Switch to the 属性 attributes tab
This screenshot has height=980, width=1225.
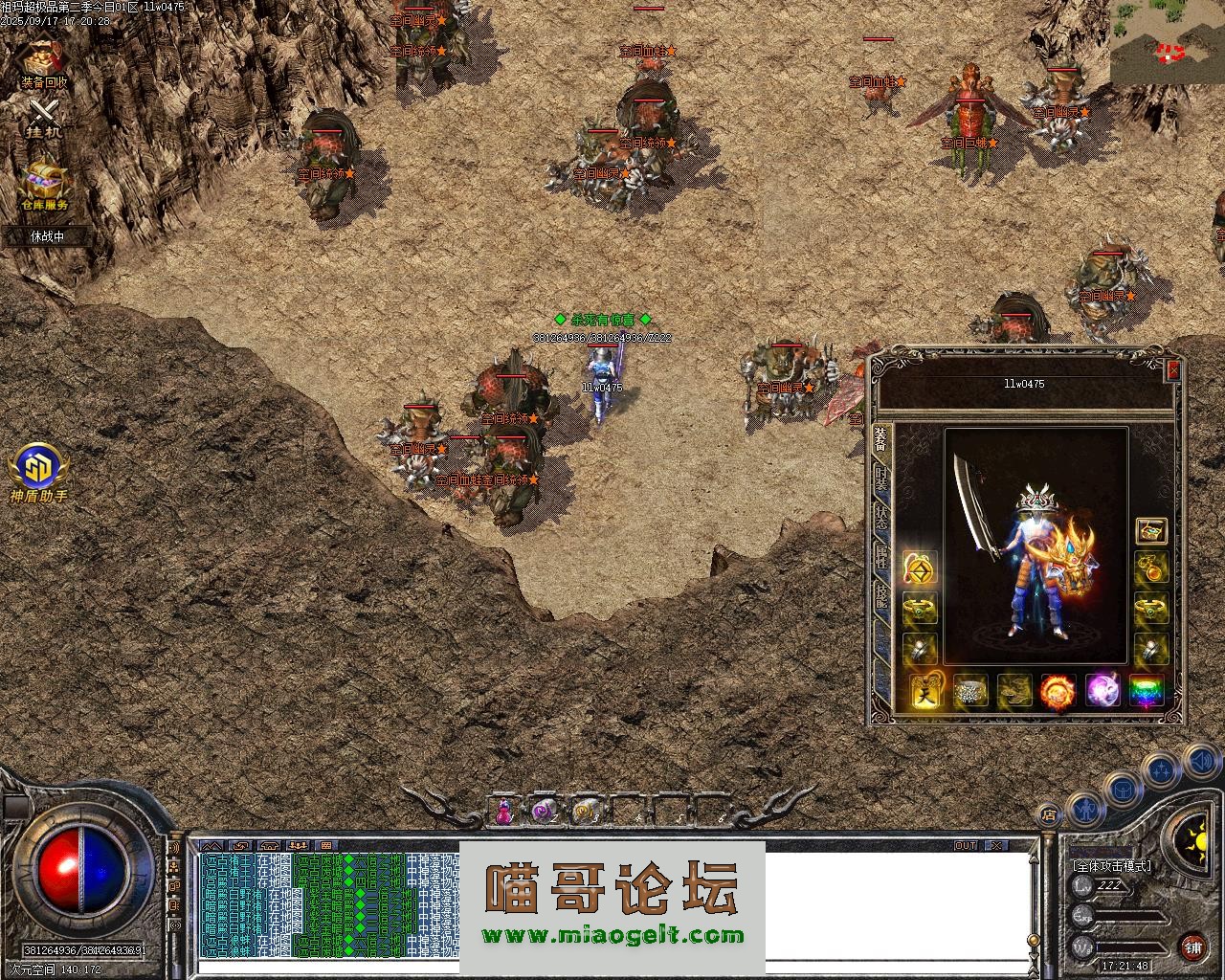[881, 558]
